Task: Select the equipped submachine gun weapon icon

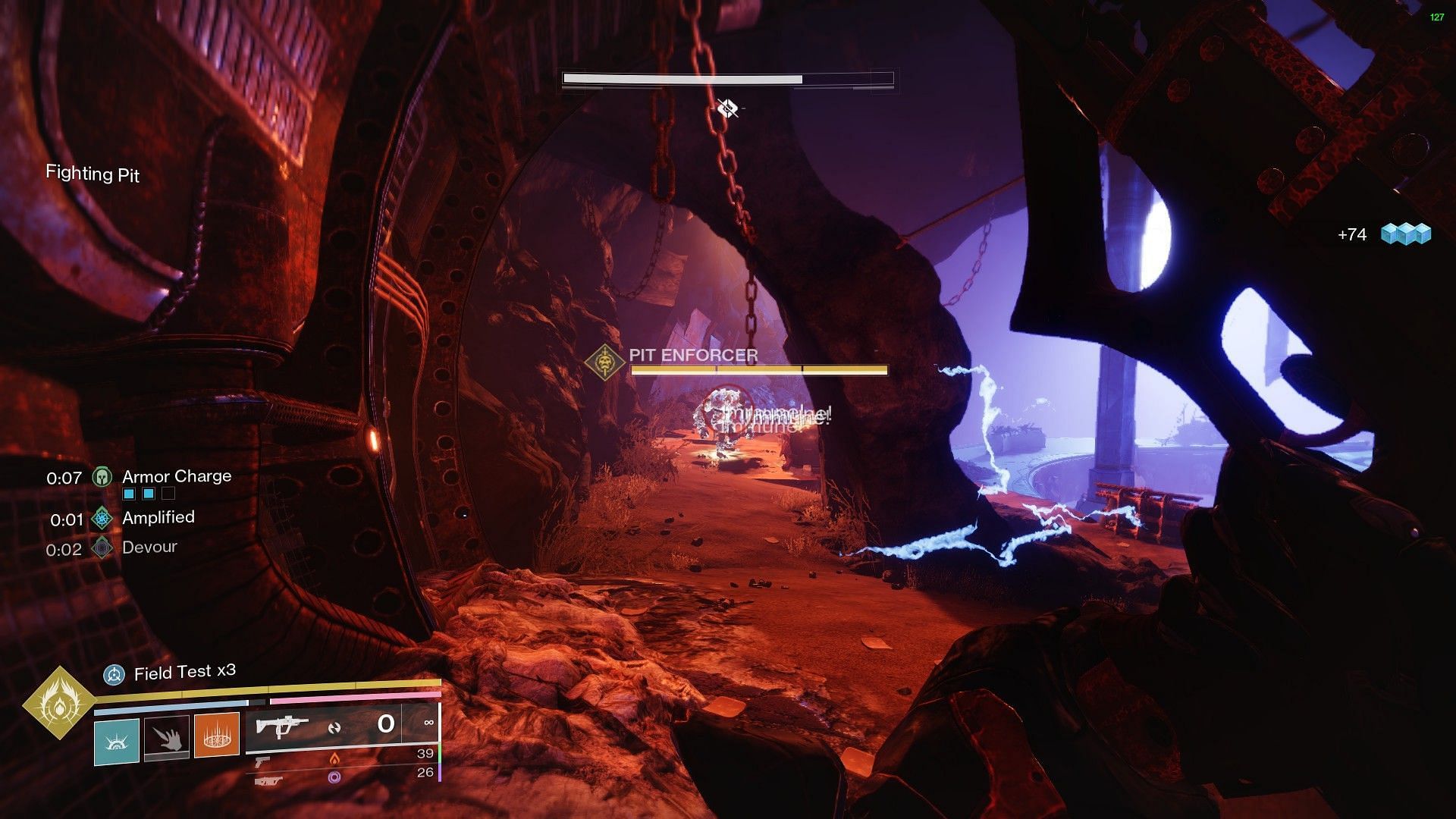Action: [x=282, y=726]
